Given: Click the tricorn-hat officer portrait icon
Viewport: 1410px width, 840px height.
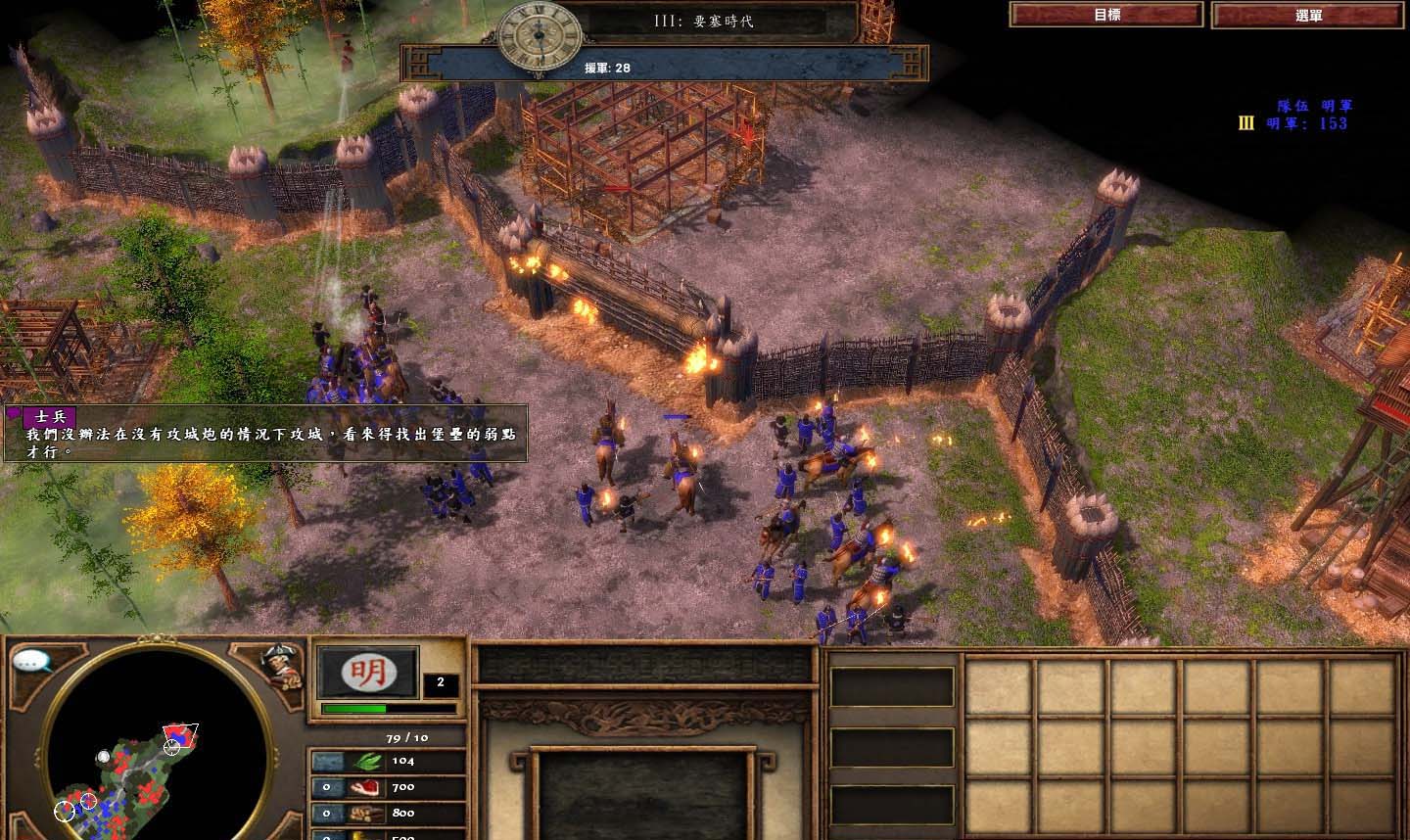Looking at the screenshot, I should coord(281,666).
